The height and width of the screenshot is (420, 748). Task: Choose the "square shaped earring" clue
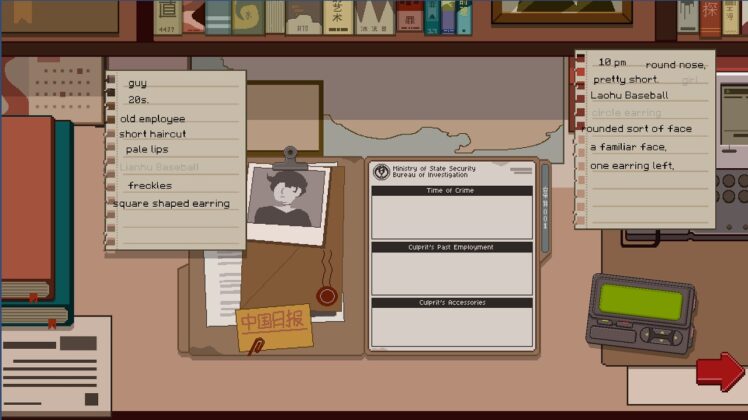click(x=171, y=204)
